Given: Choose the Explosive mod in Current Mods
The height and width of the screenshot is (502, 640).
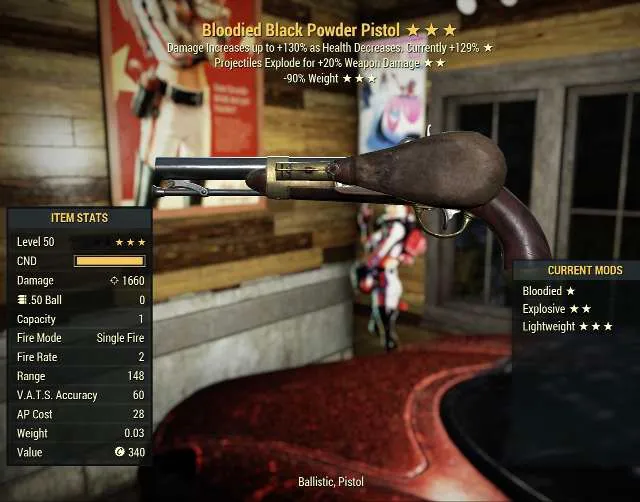Looking at the screenshot, I should (556, 309).
